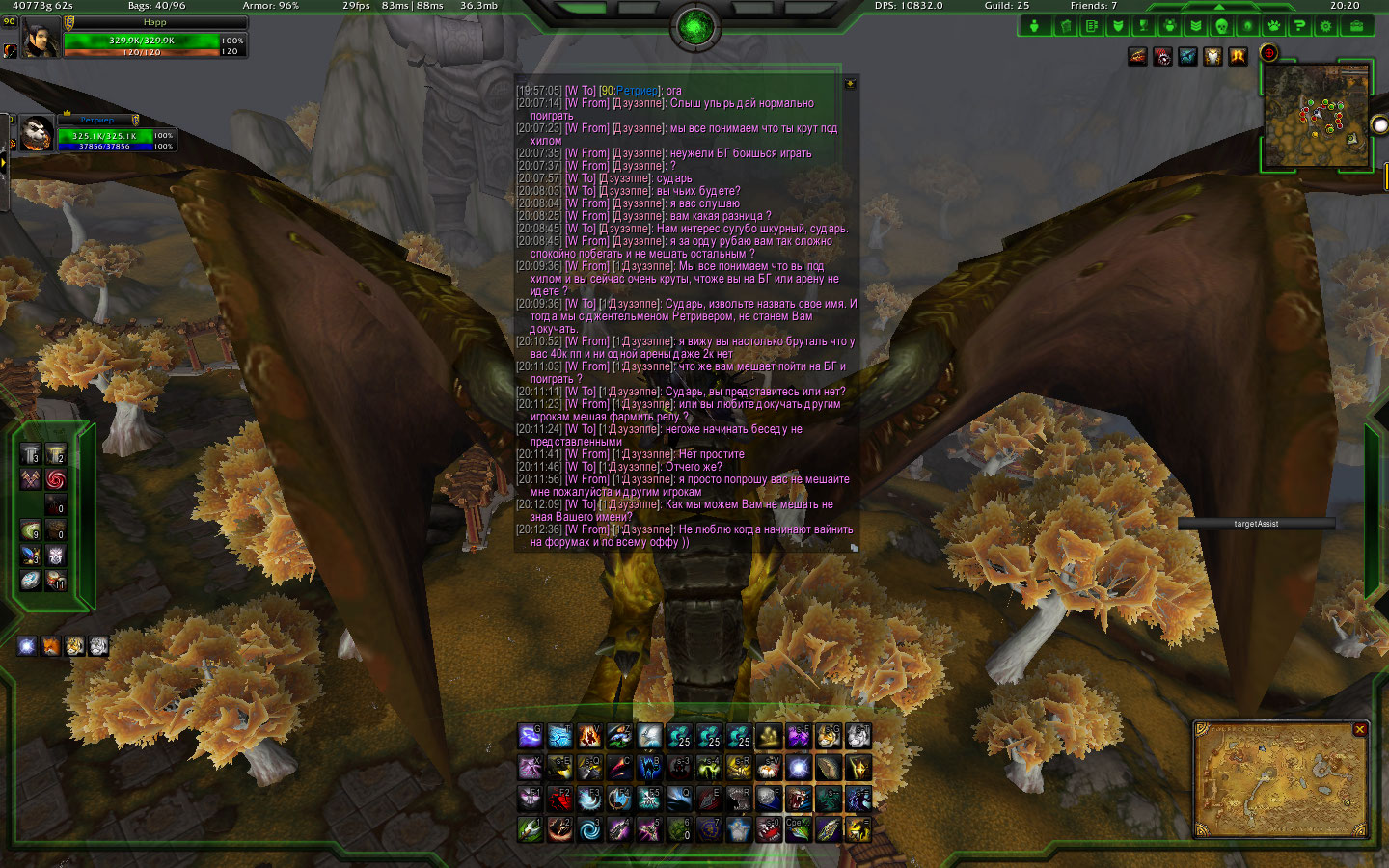
Task: Click the red spiral icon in side panel
Action: click(x=56, y=479)
